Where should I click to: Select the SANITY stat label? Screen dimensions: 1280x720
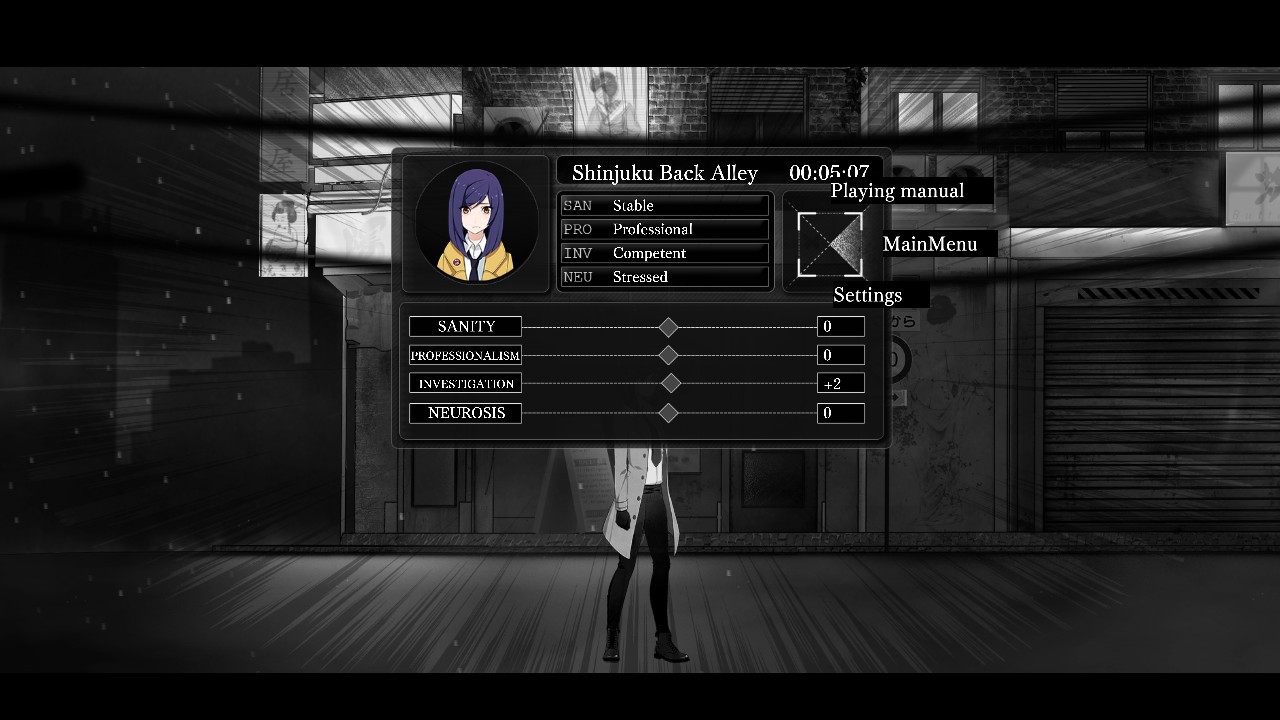pos(466,327)
